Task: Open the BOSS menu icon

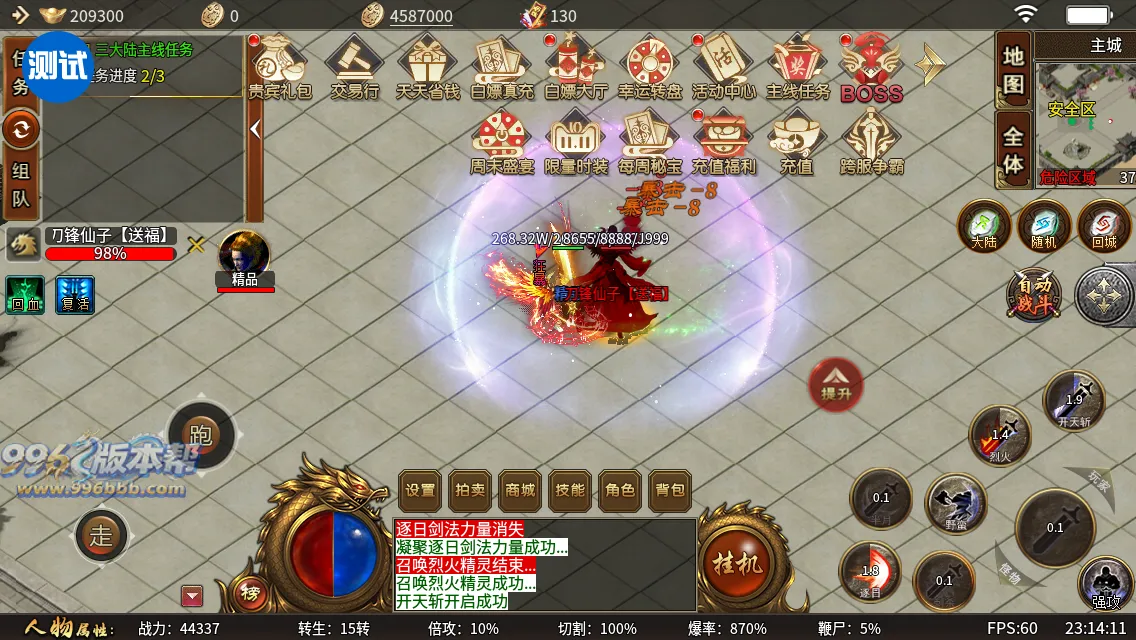Action: click(871, 68)
